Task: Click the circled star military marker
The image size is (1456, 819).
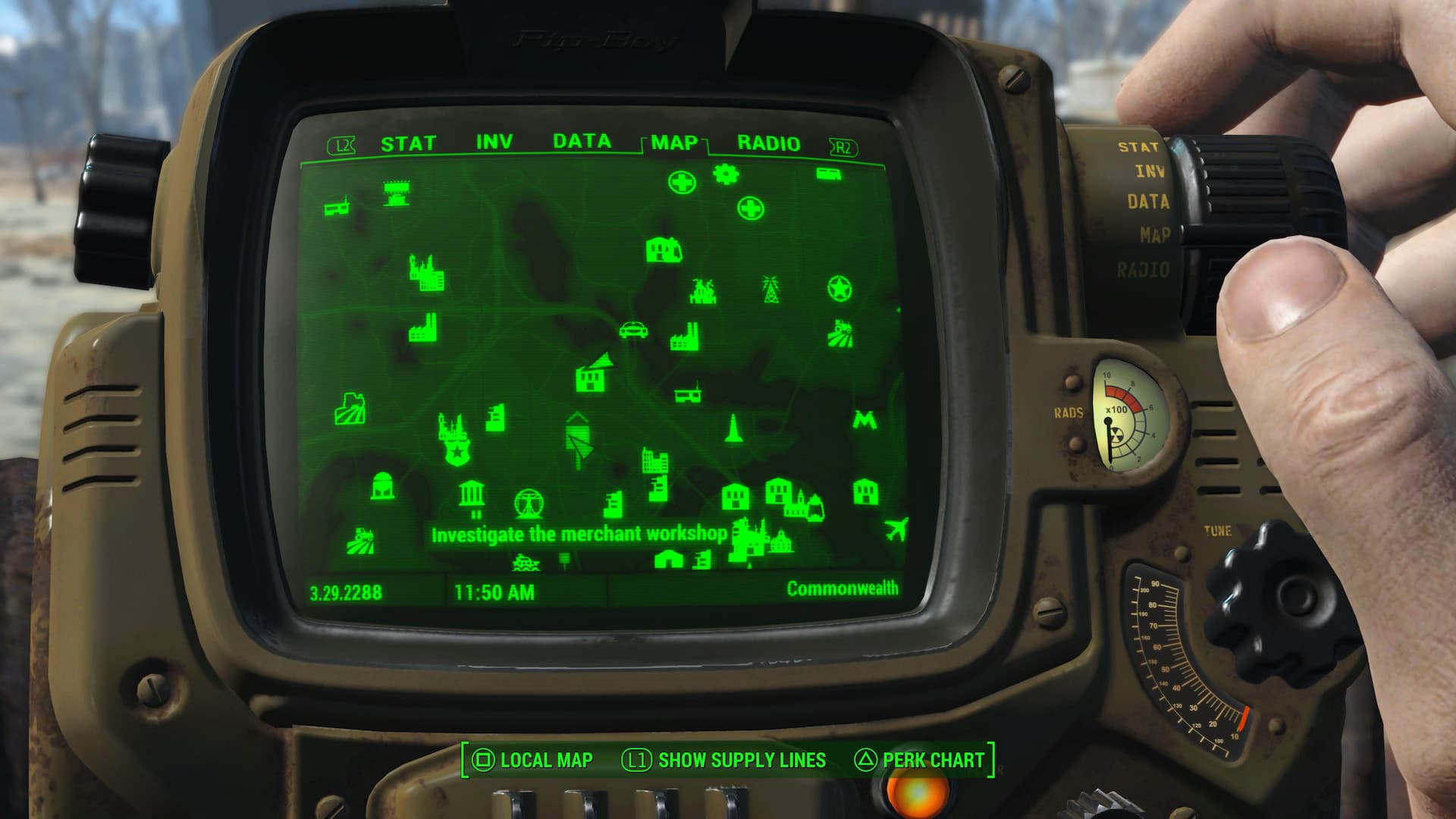Action: pos(838,287)
